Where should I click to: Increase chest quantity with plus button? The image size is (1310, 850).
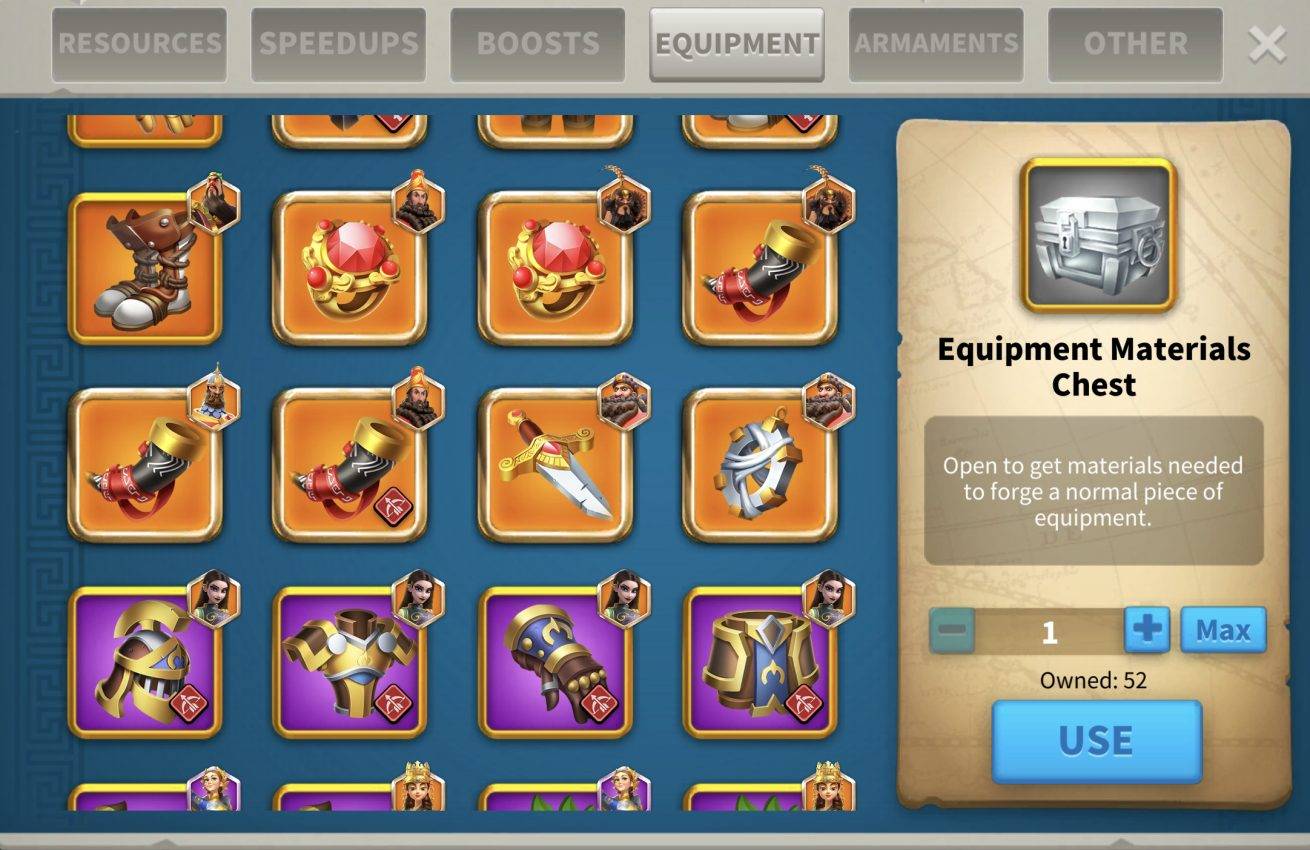pyautogui.click(x=1146, y=630)
